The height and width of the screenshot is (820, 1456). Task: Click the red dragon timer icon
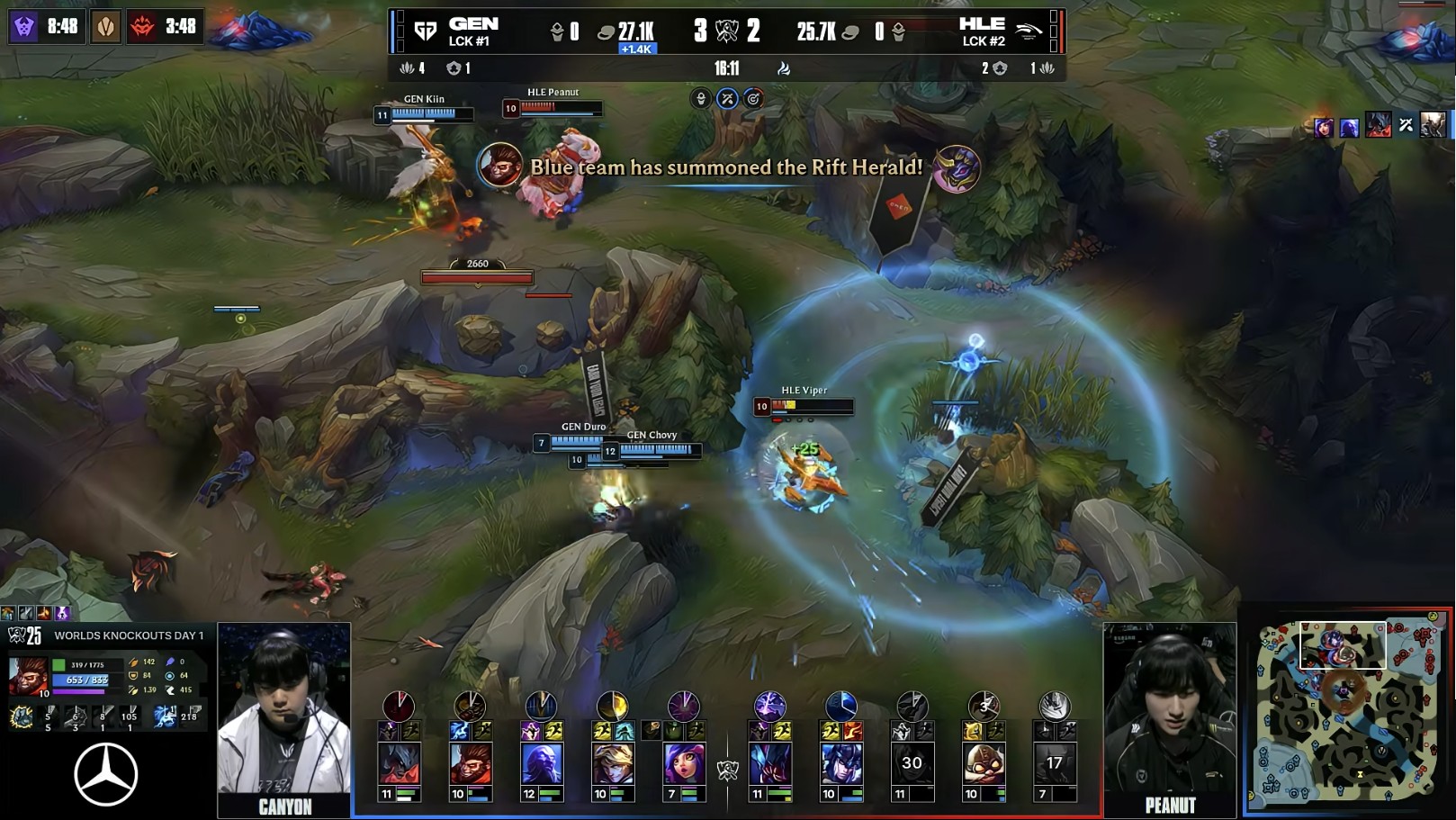point(142,27)
